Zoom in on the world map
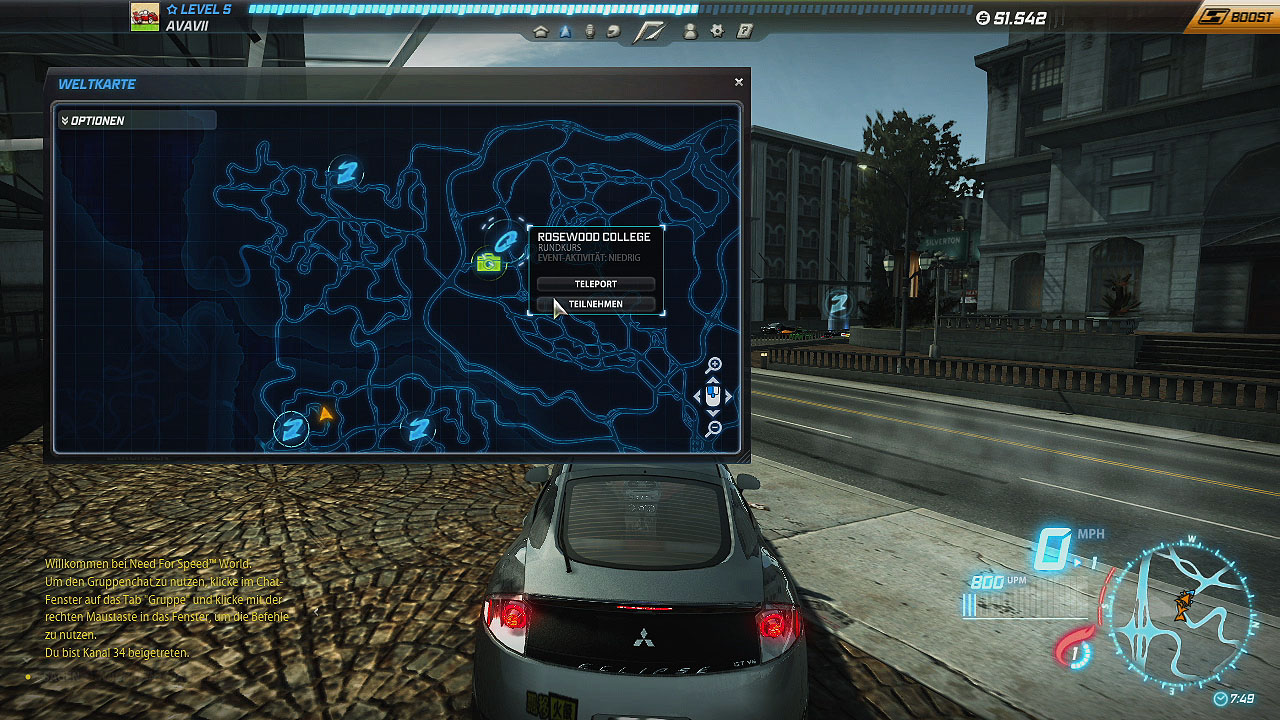 [714, 366]
